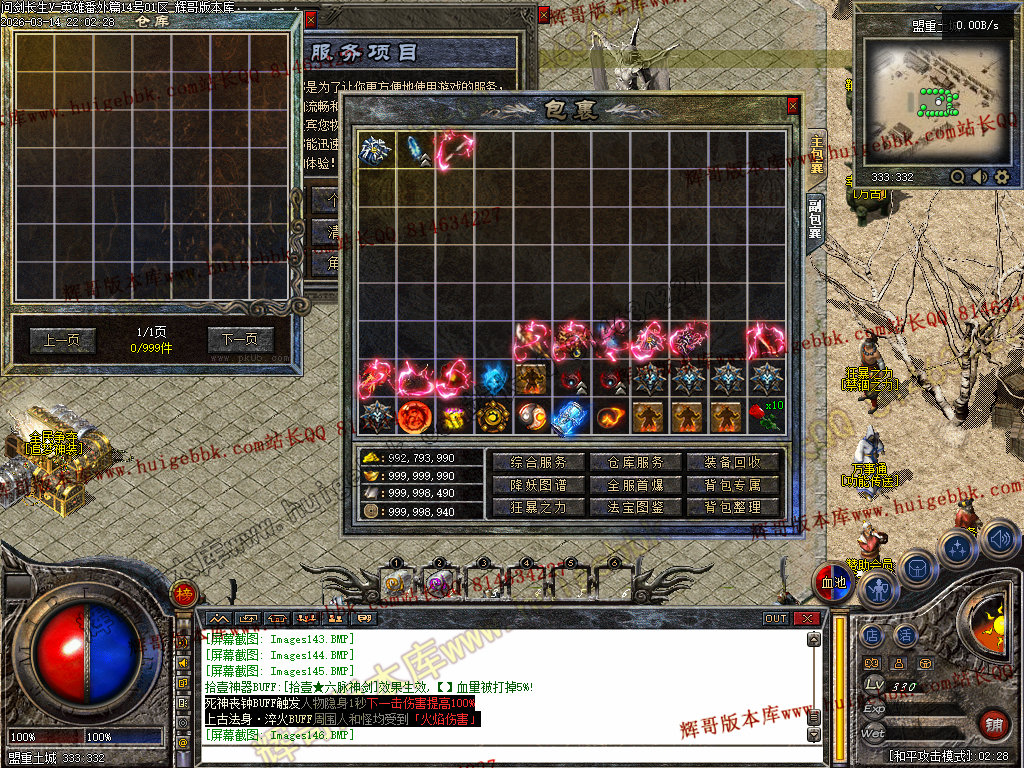Image resolution: width=1024 pixels, height=768 pixels.
Task: Activate the 狂暴之力 button
Action: [539, 507]
